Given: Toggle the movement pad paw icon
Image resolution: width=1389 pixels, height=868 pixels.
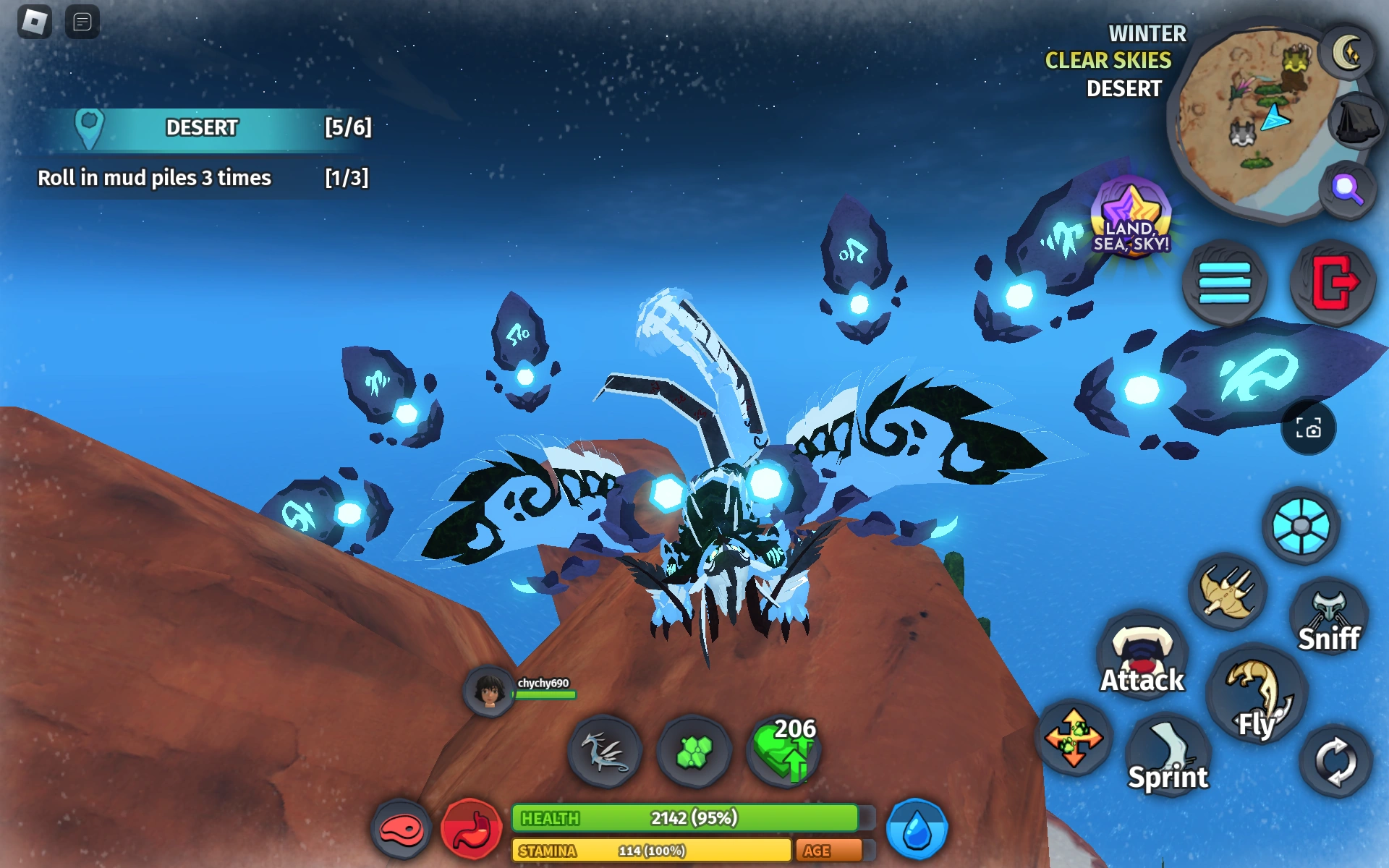Looking at the screenshot, I should tap(1074, 739).
